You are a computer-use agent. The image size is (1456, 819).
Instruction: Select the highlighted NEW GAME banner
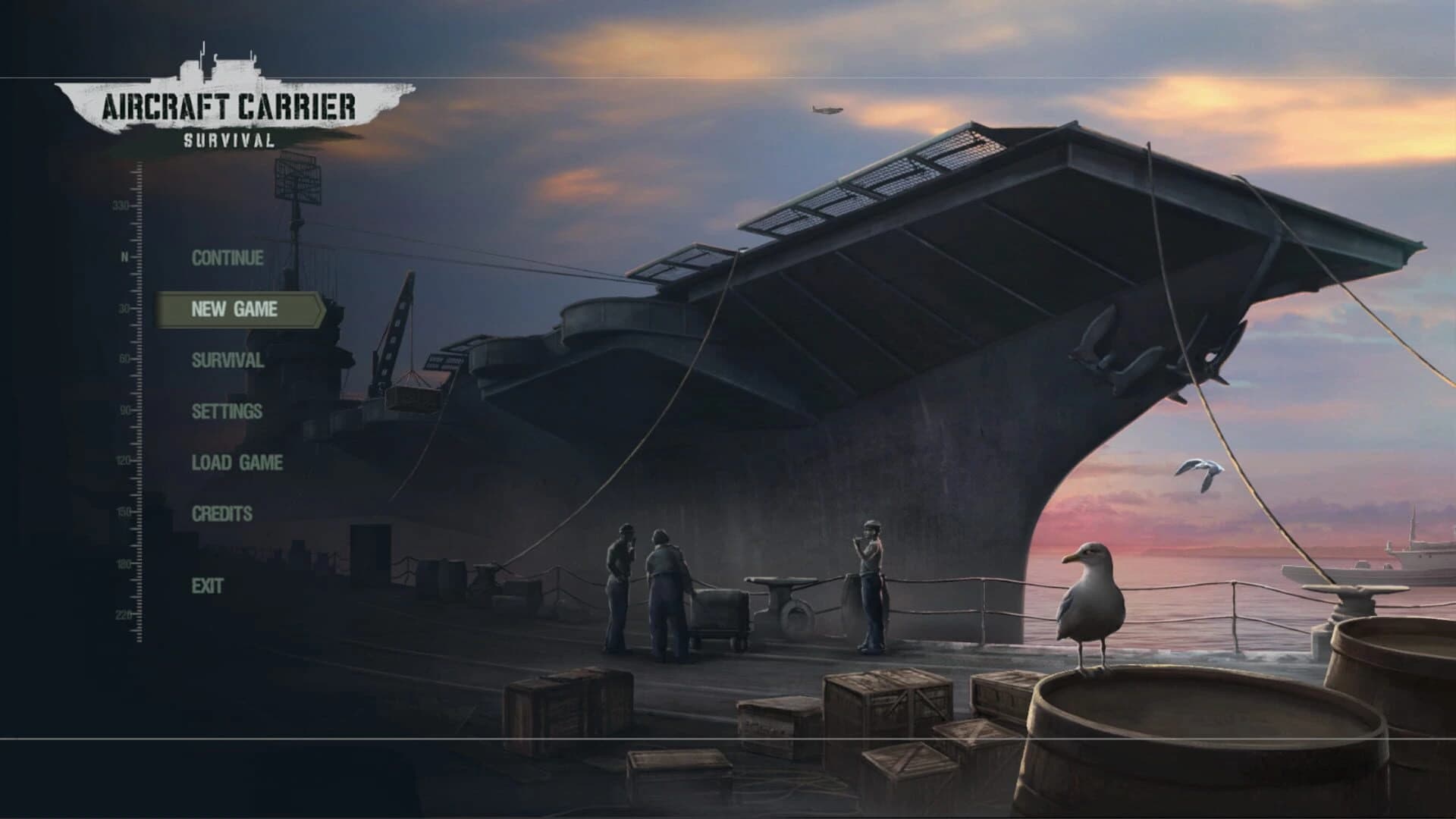(x=235, y=309)
